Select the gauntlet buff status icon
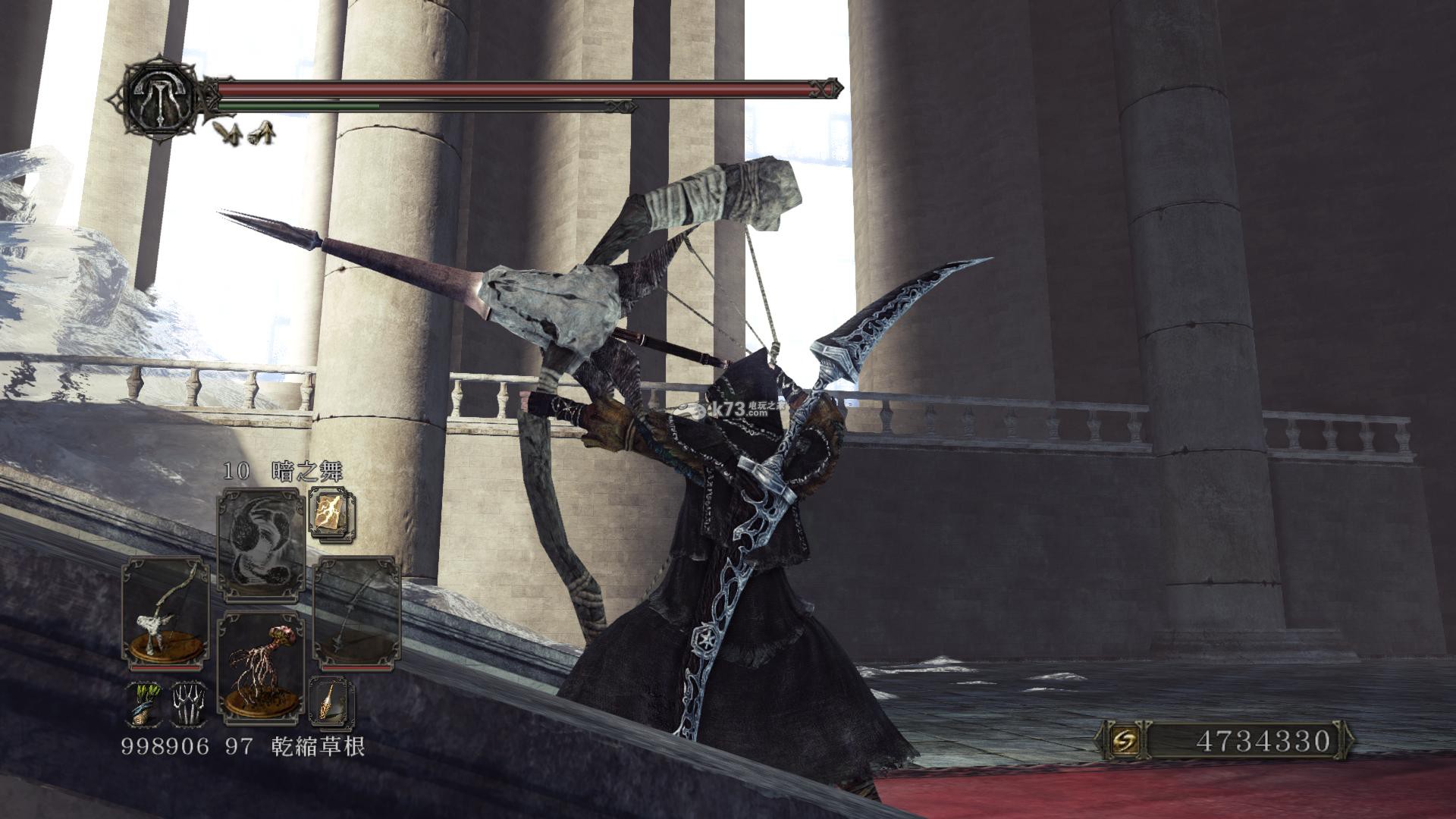The width and height of the screenshot is (1456, 819). pyautogui.click(x=262, y=133)
